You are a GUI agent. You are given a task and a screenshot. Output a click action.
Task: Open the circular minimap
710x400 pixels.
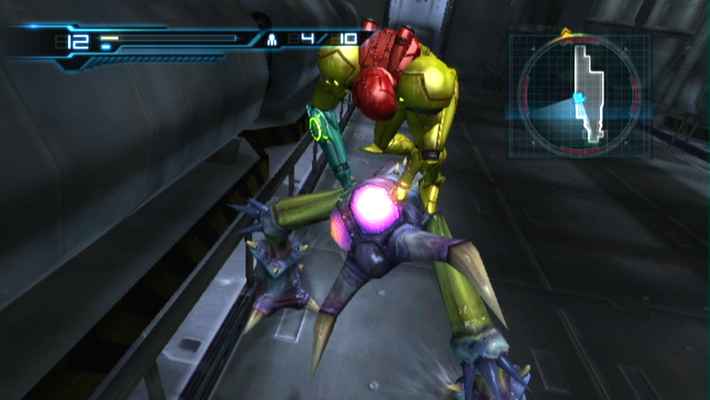[x=579, y=96]
